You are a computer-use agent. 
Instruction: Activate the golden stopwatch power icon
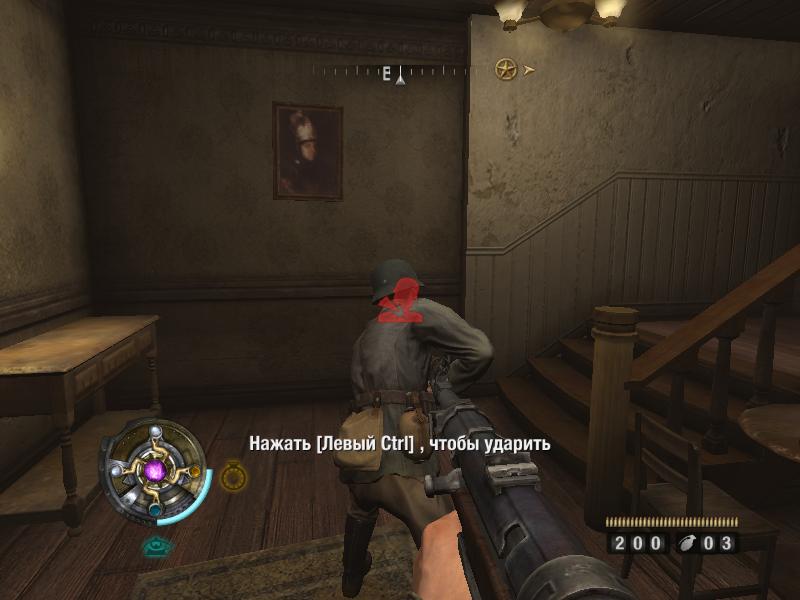coord(233,476)
